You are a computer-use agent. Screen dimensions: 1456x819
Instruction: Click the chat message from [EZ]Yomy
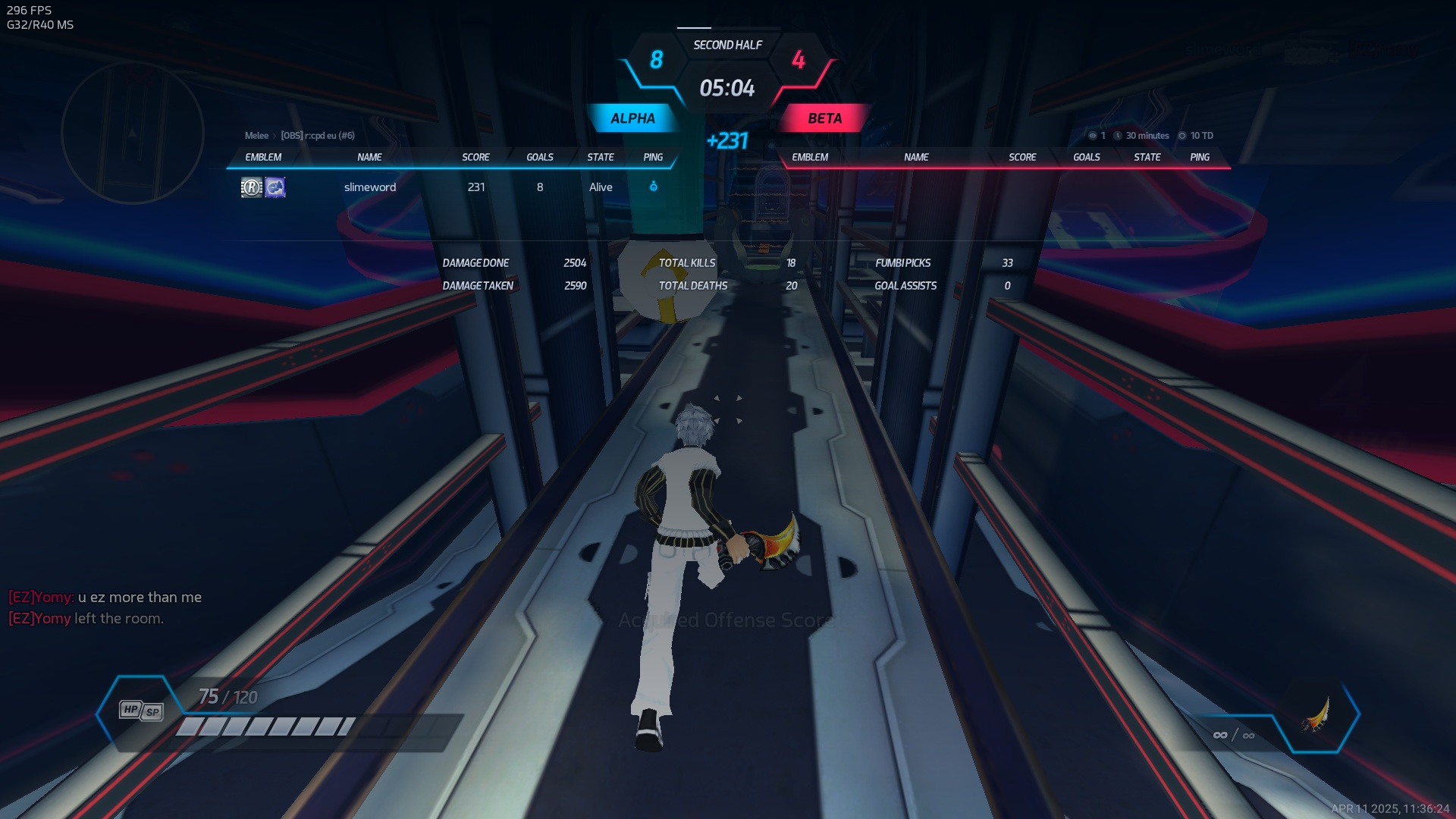(105, 598)
